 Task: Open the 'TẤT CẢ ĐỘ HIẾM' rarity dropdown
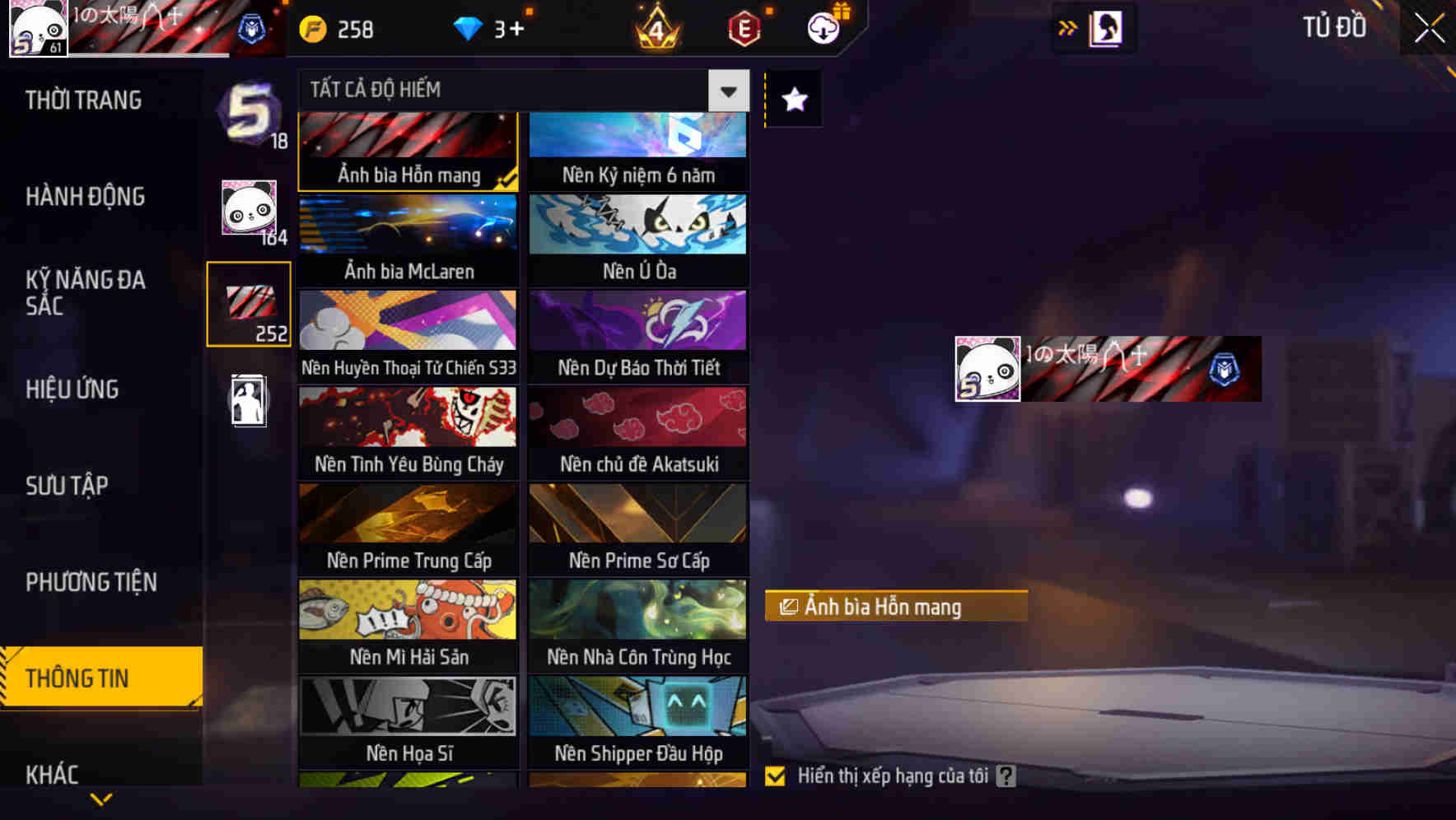(519, 91)
